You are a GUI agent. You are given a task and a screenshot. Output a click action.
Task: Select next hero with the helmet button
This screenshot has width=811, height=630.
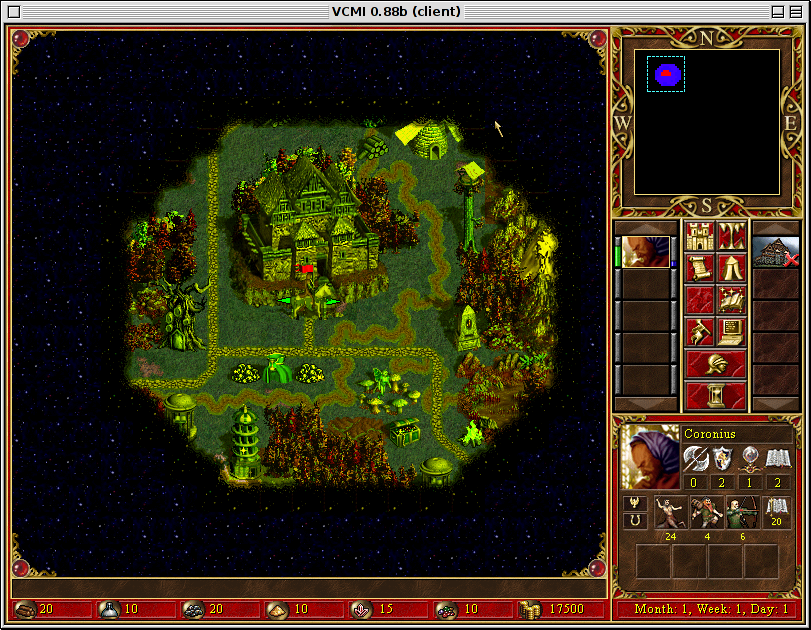(715, 363)
